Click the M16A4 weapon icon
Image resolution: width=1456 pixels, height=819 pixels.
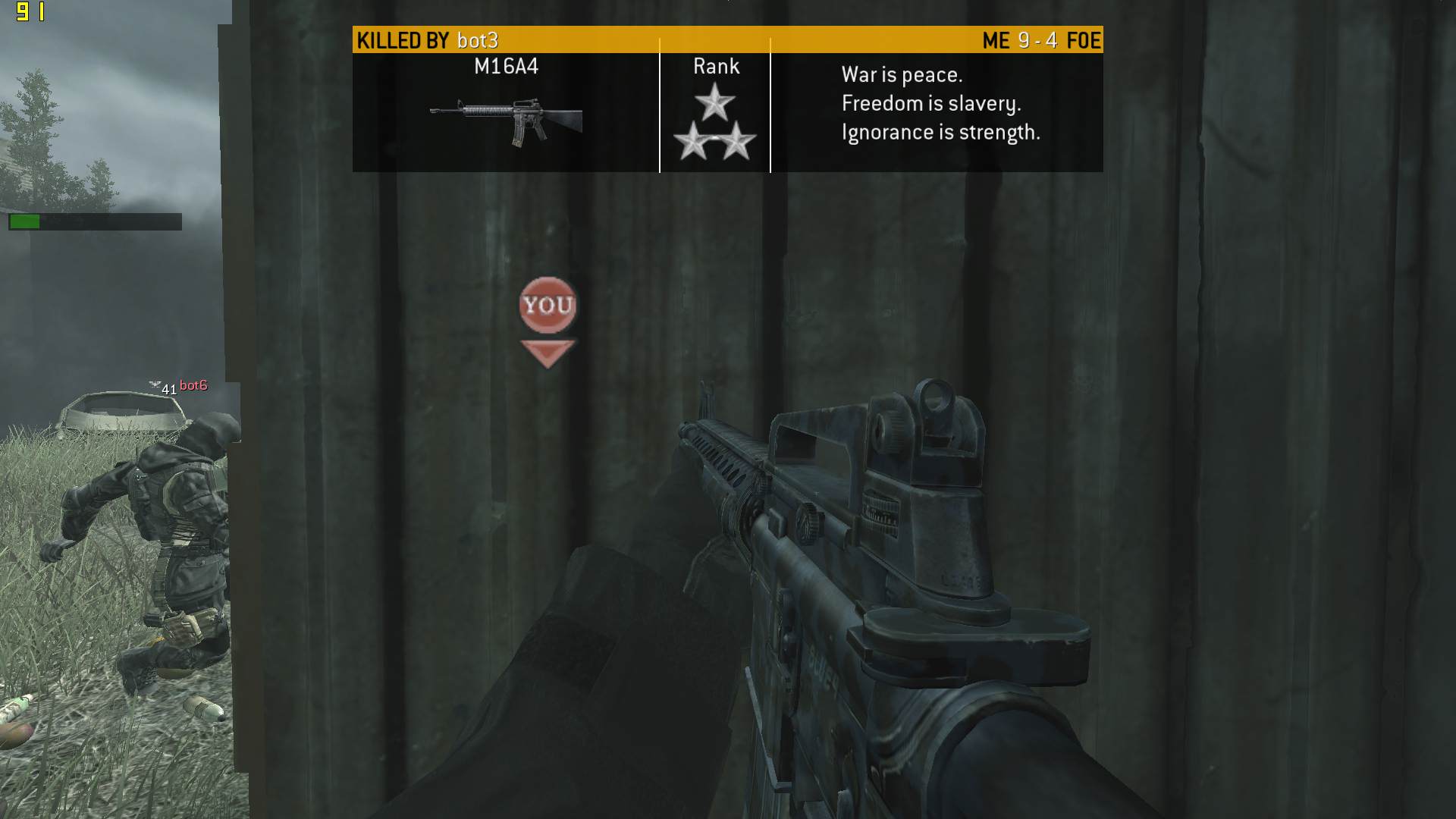pos(507,121)
